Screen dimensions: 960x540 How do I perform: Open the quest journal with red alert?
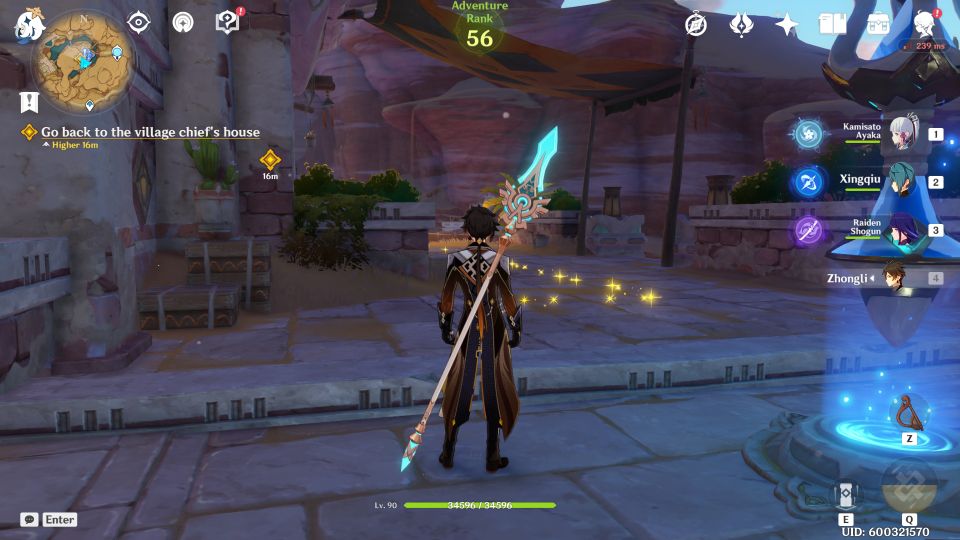pos(228,23)
